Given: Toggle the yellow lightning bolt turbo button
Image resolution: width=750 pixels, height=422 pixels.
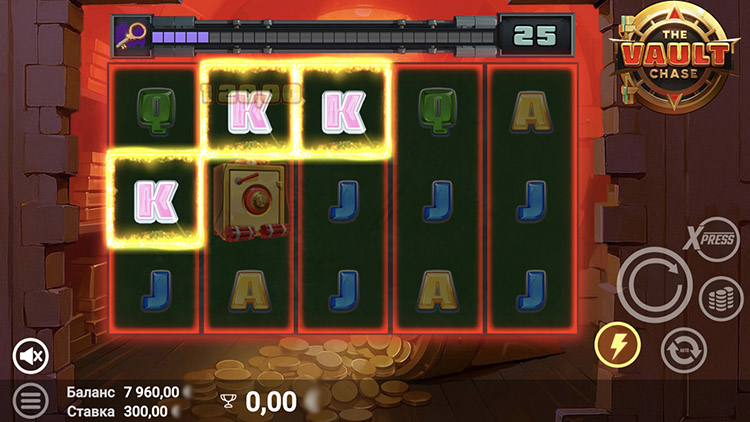Looking at the screenshot, I should pos(617,346).
